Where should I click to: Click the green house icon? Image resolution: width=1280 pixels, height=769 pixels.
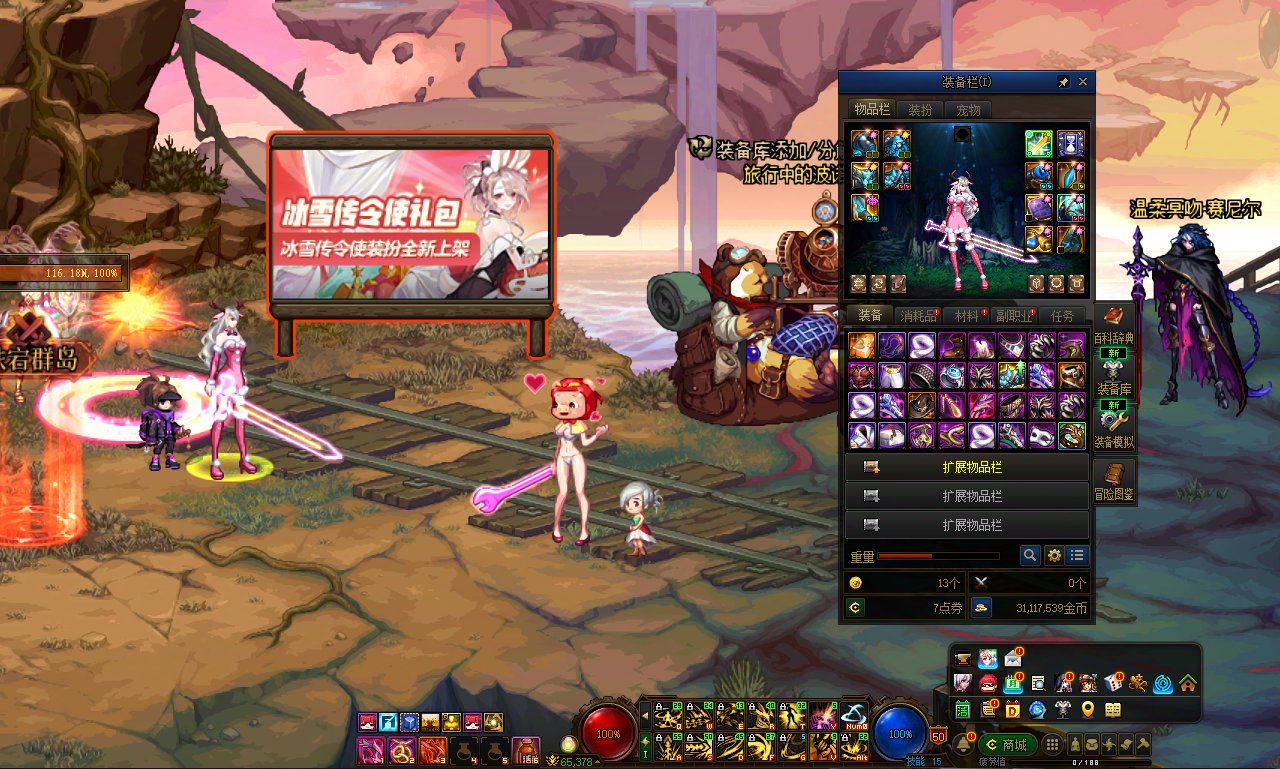[x=1187, y=684]
